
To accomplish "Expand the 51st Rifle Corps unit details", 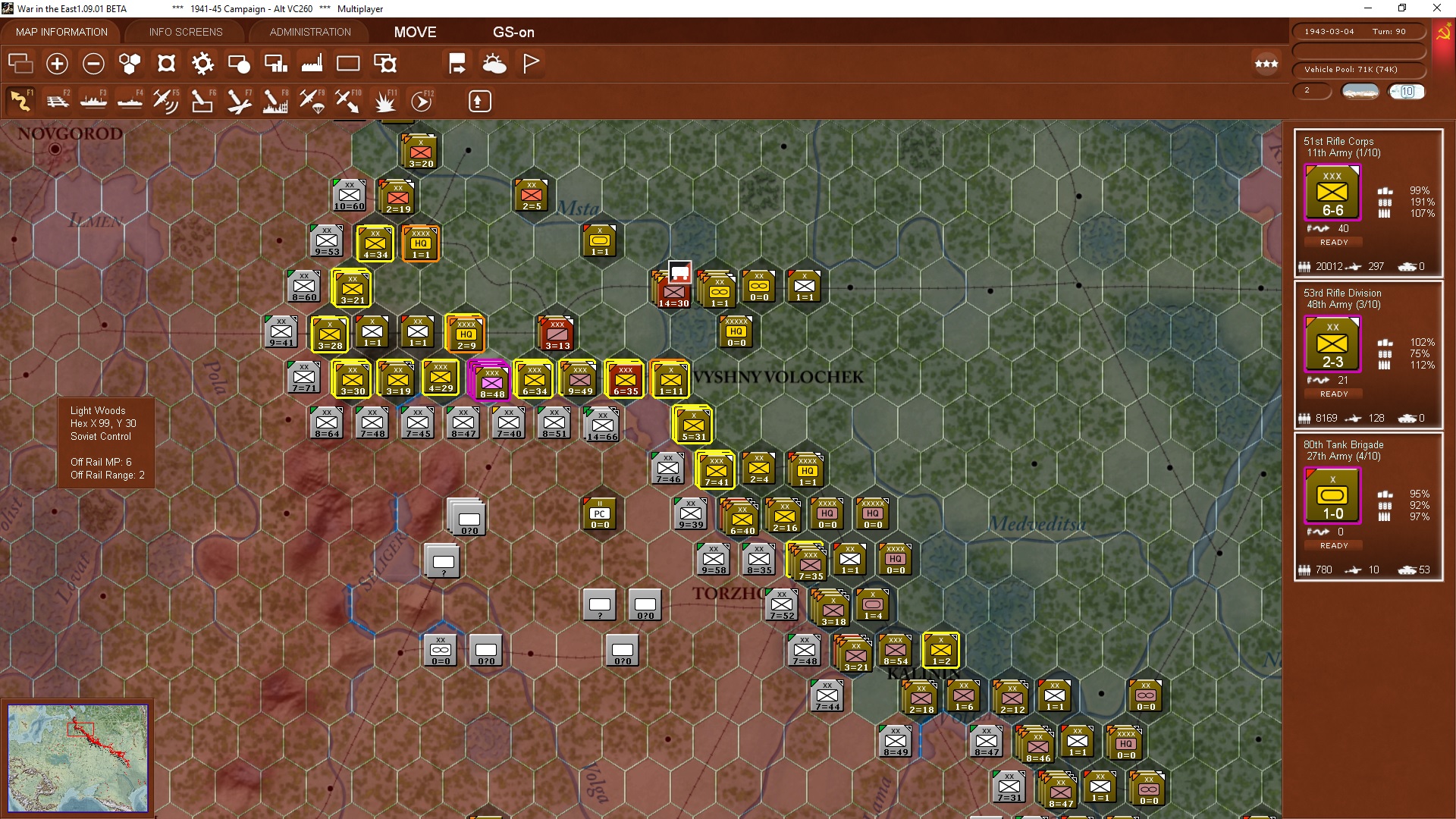I will [1333, 193].
